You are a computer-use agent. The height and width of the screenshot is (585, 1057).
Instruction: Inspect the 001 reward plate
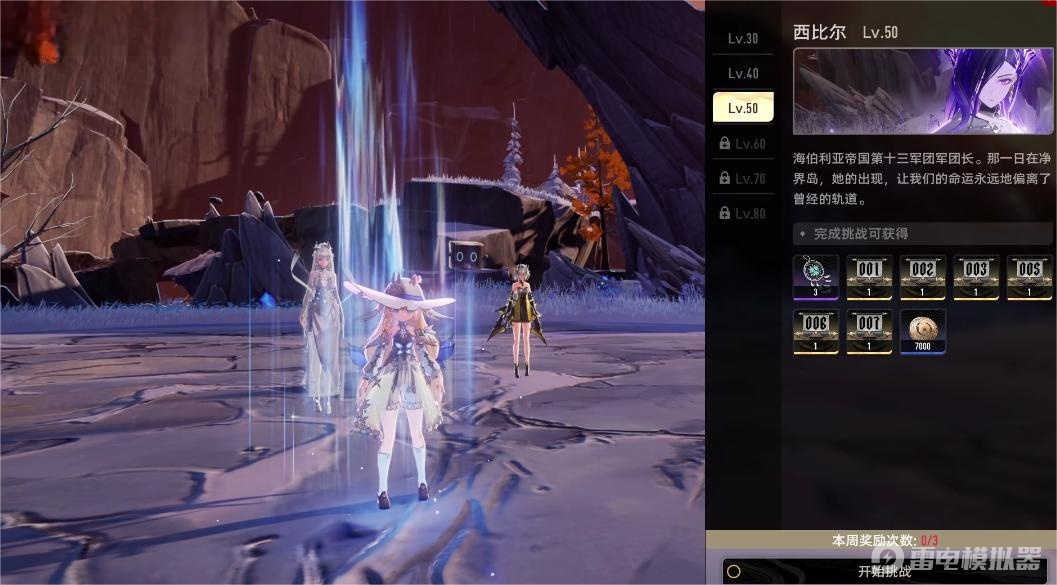pos(869,277)
